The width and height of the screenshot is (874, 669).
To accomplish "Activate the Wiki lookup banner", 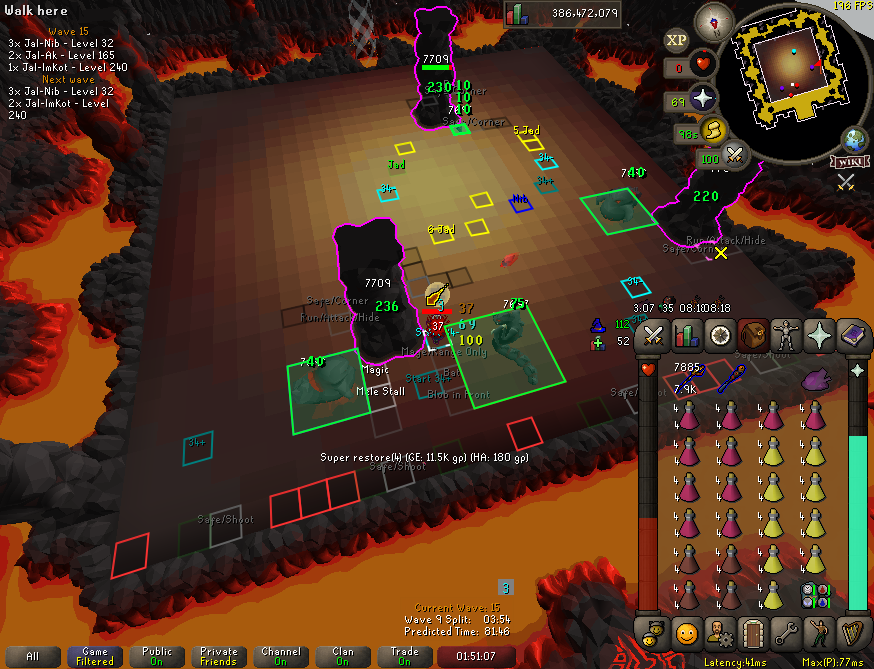I will click(x=847, y=161).
